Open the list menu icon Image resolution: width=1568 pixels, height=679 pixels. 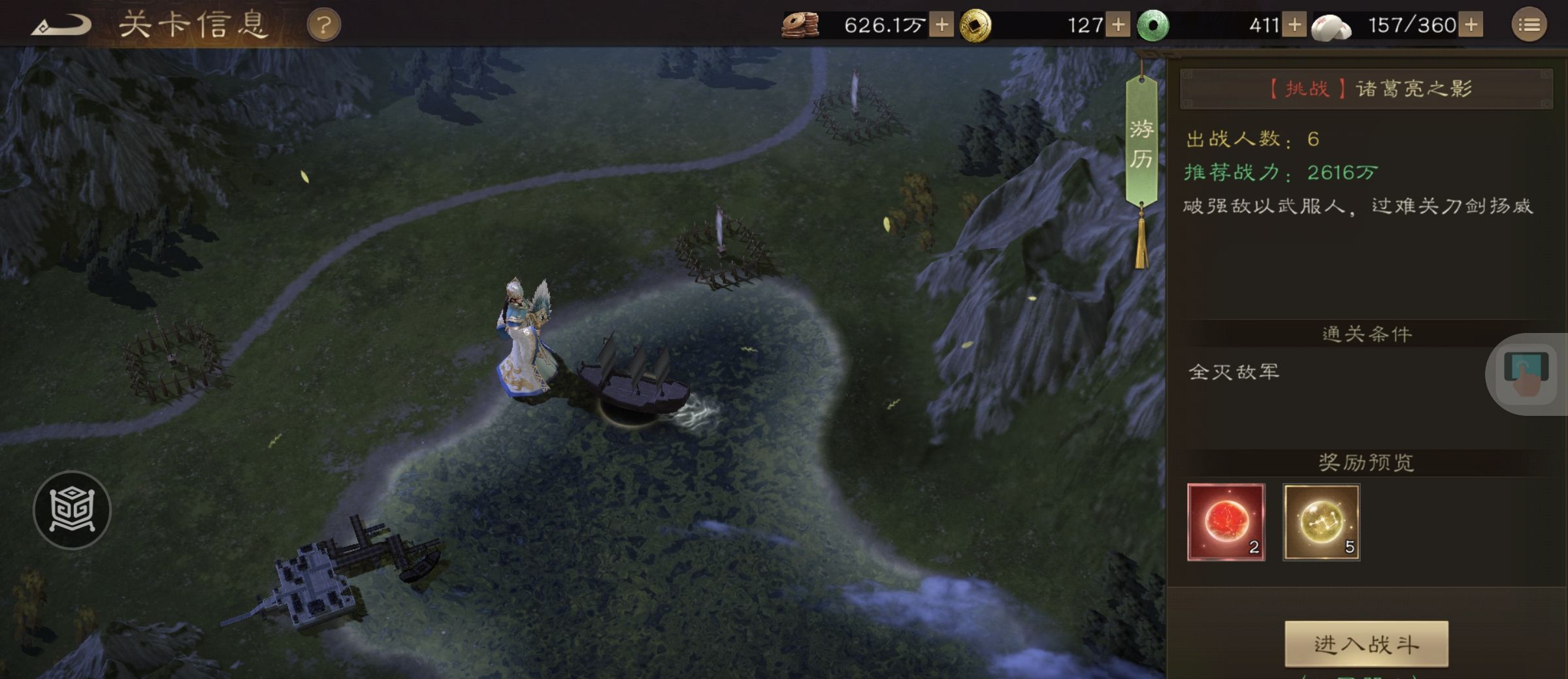[x=1529, y=25]
